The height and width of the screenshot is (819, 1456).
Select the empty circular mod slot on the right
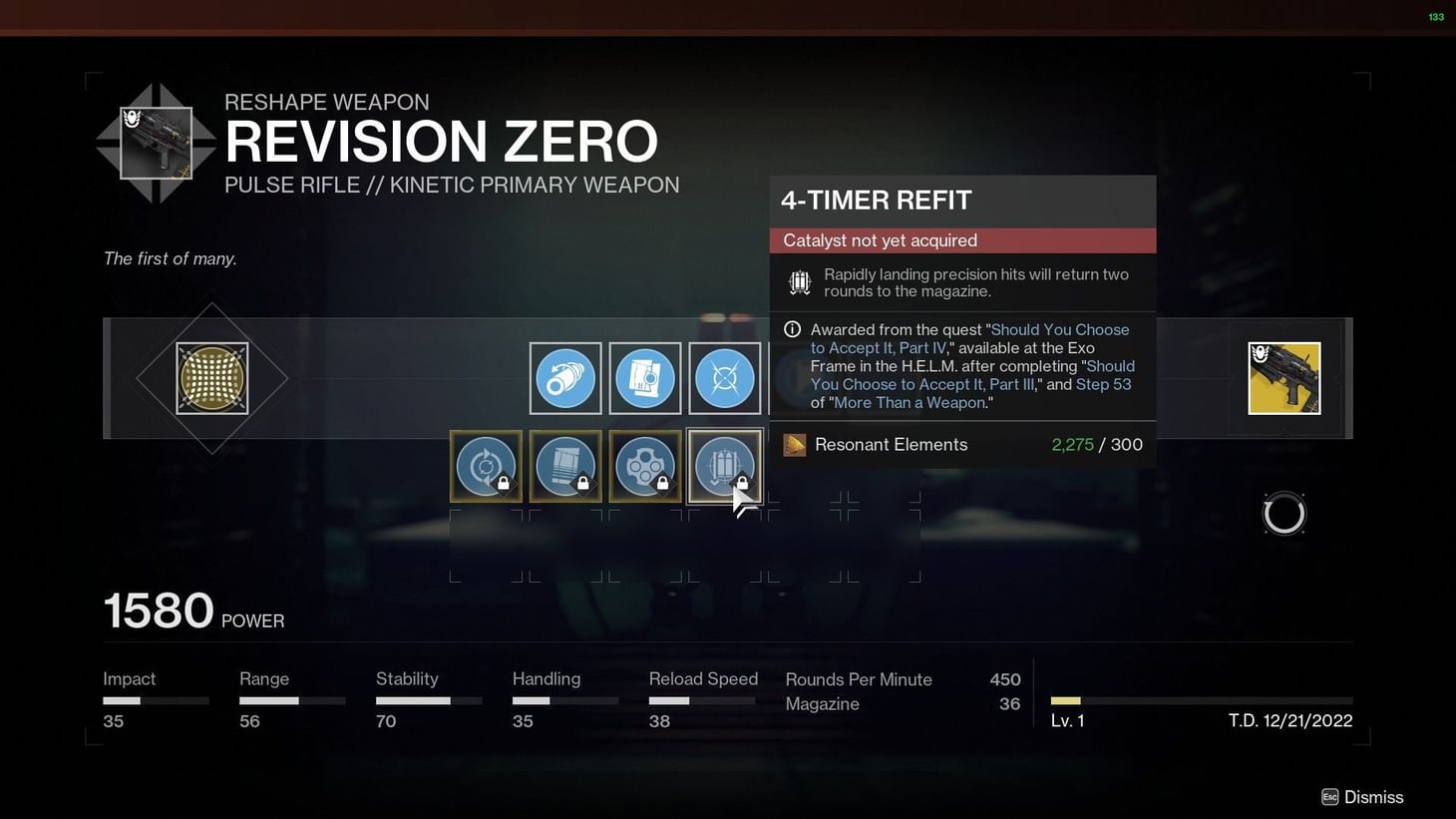pyautogui.click(x=1284, y=514)
